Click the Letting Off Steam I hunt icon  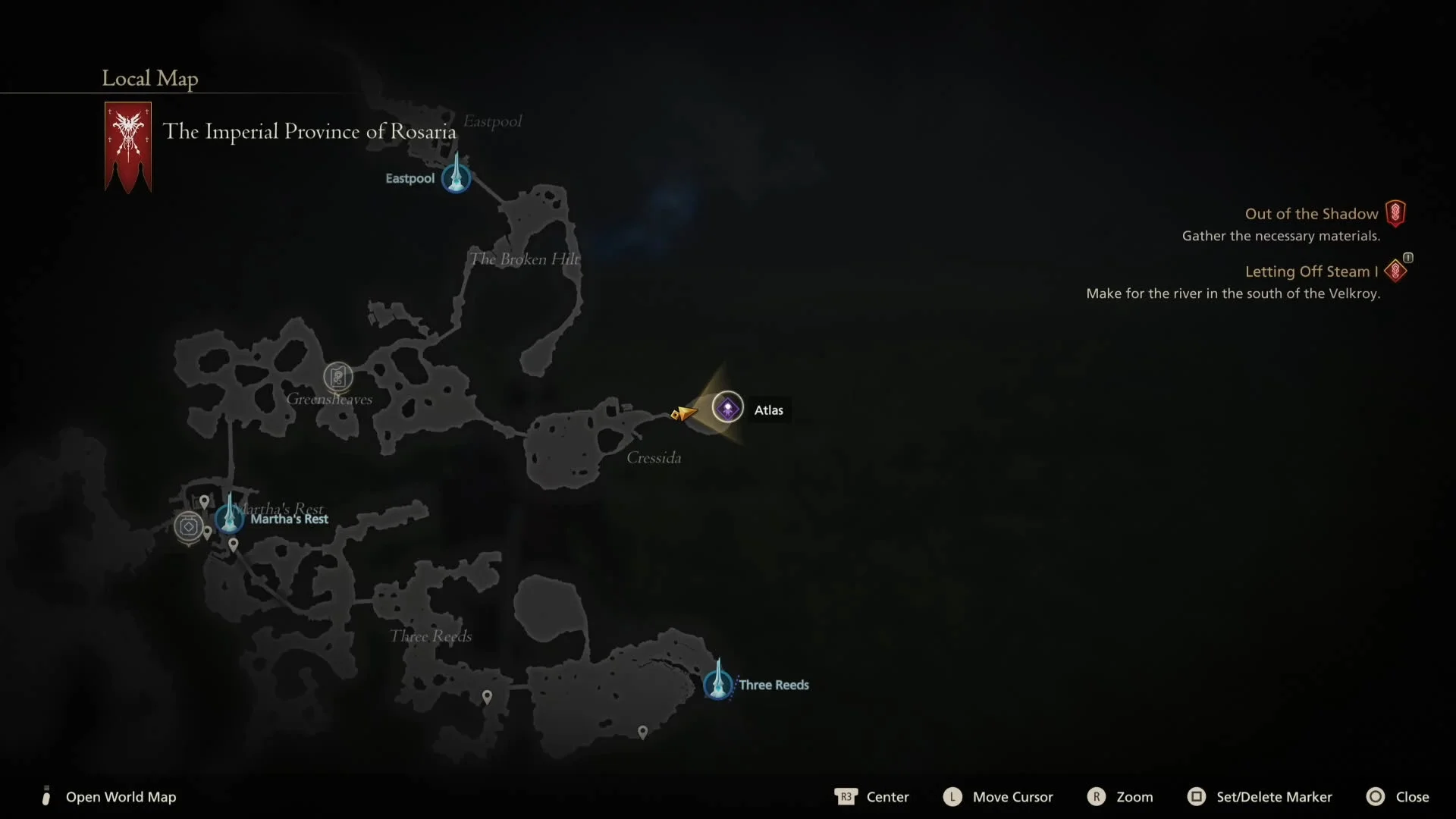[1396, 271]
